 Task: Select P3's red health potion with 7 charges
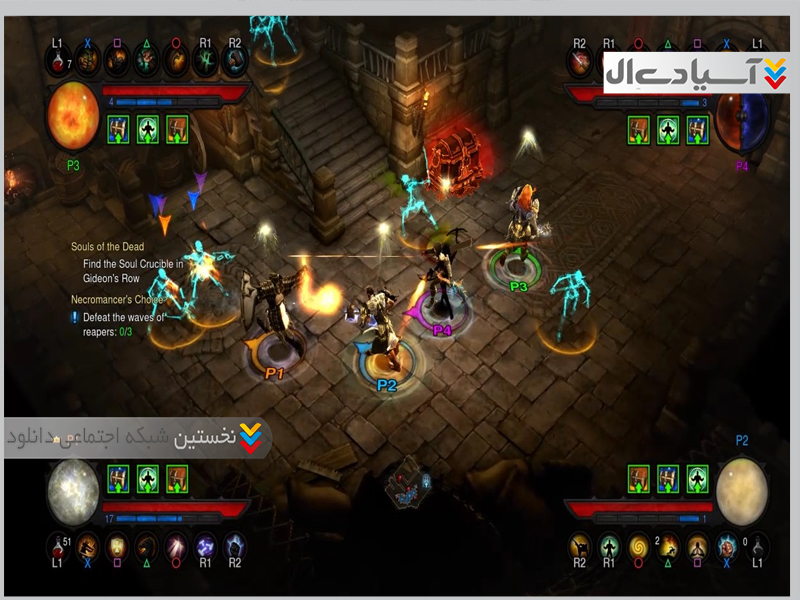click(58, 61)
